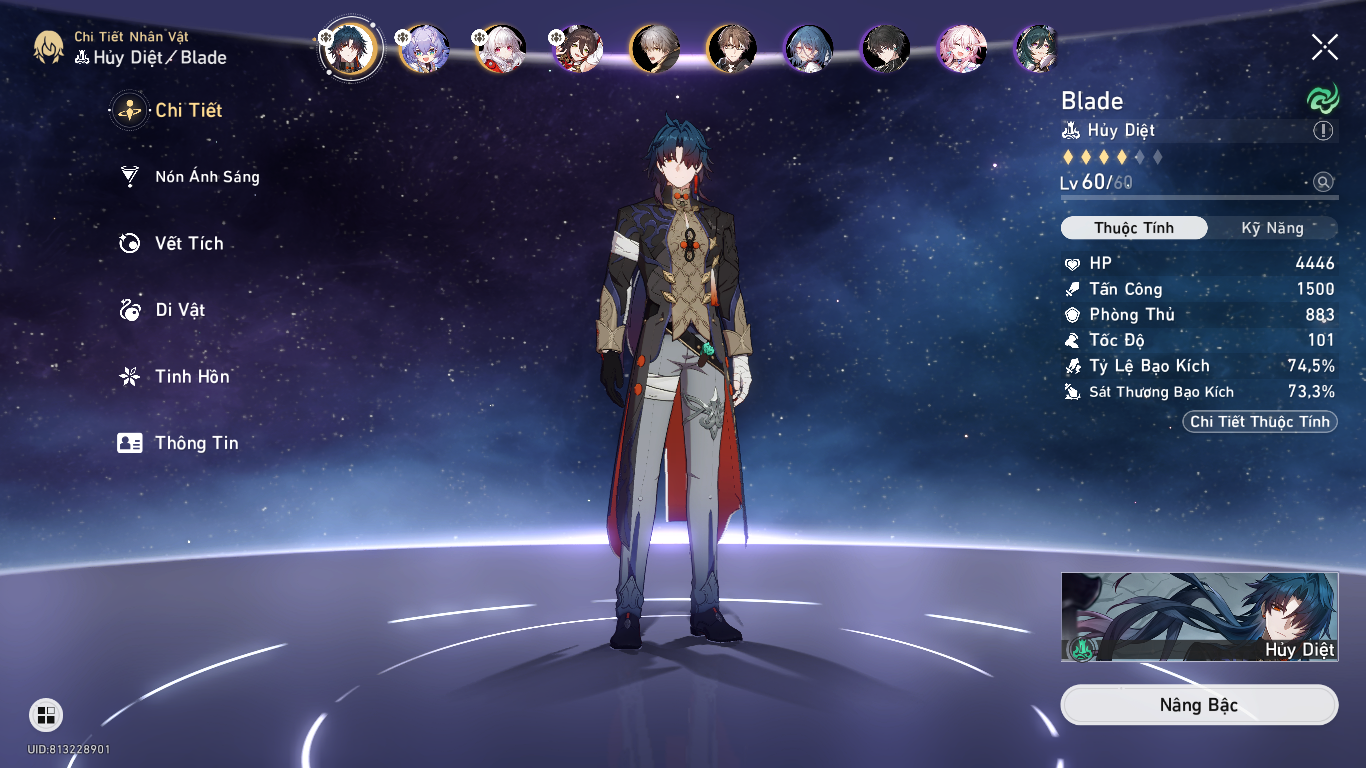Click the magnifier icon beside the level bar

coord(1324,183)
